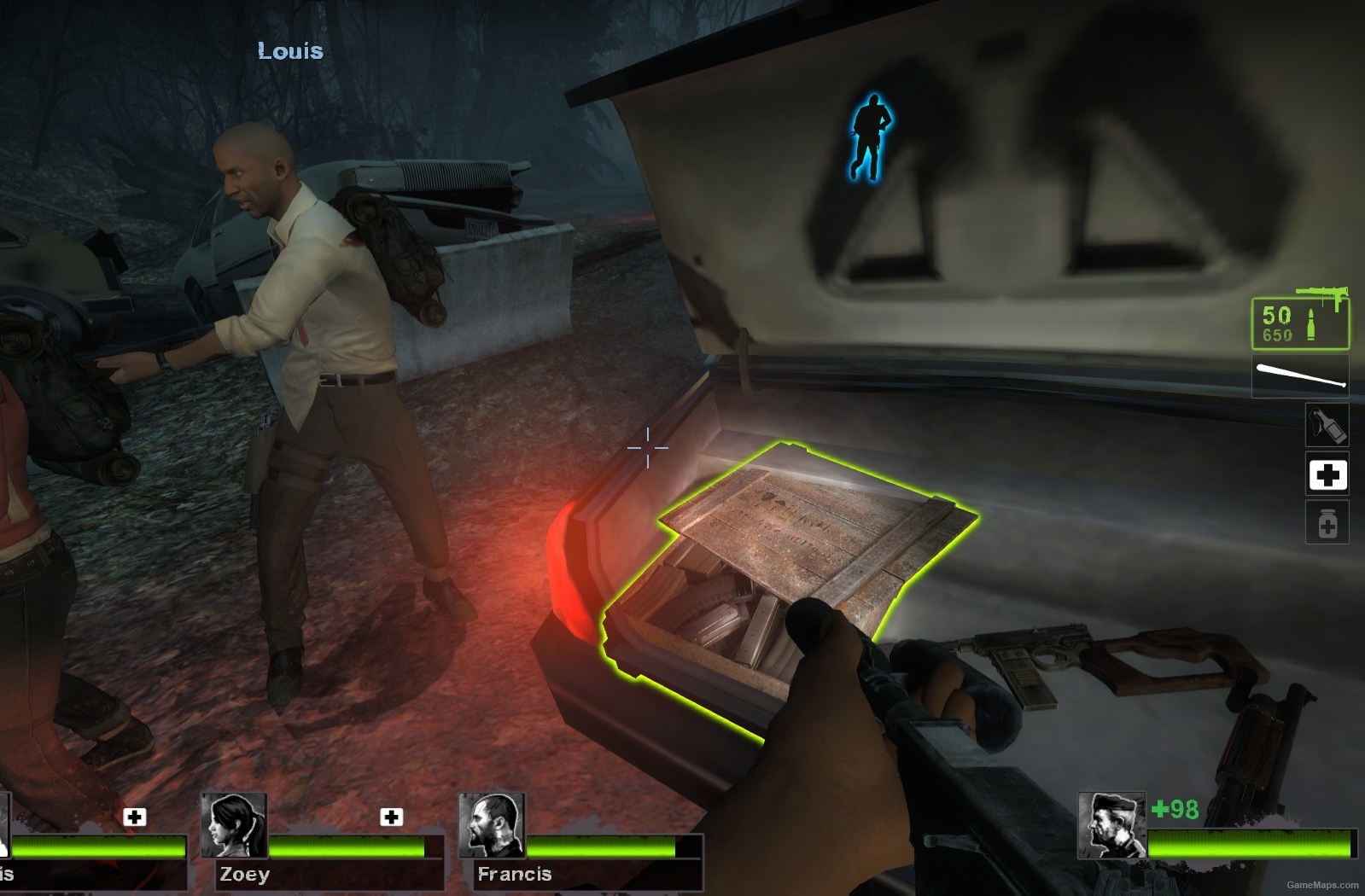Click the health cross beside Zoey's bar
Viewport: 1365px width, 896px height.
pyautogui.click(x=392, y=818)
